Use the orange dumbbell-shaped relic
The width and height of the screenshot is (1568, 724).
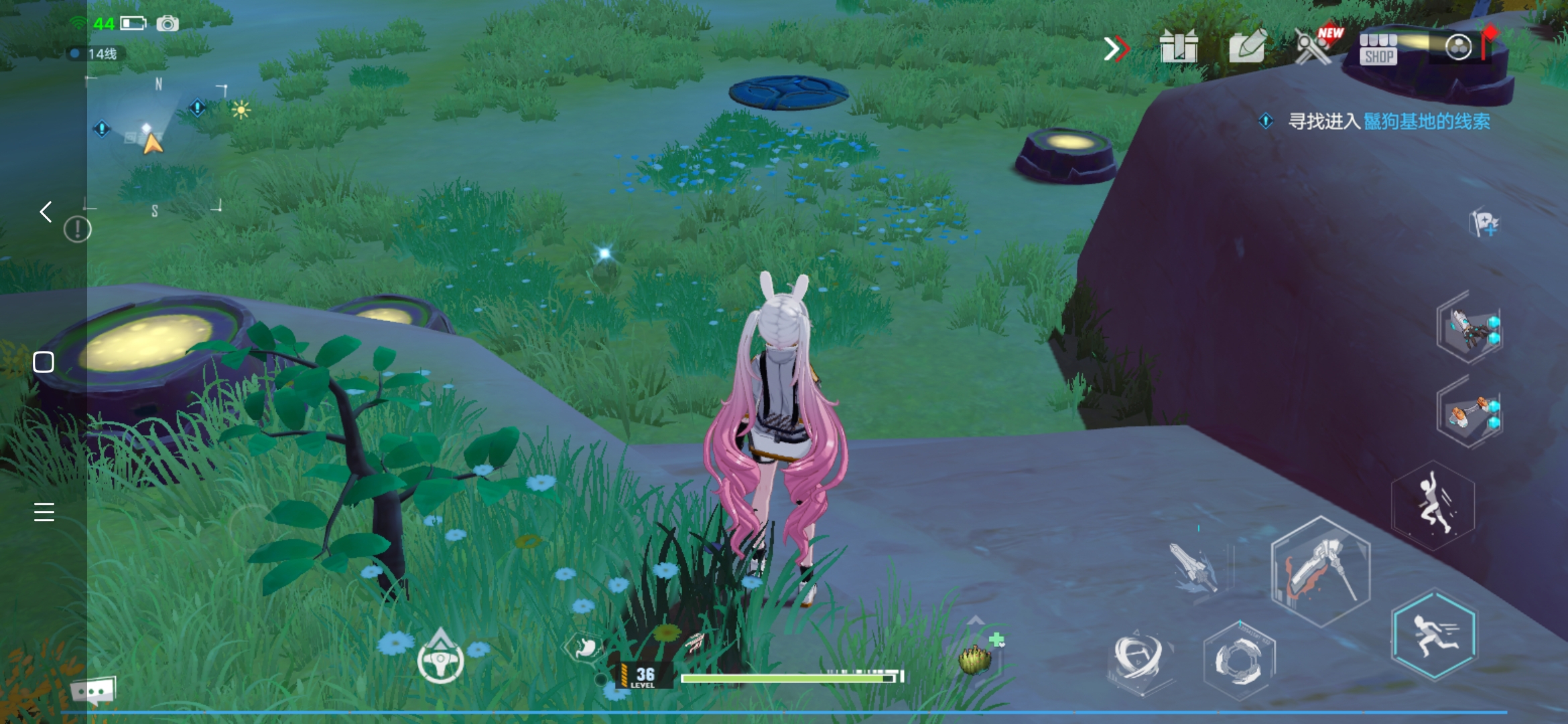click(x=1470, y=413)
